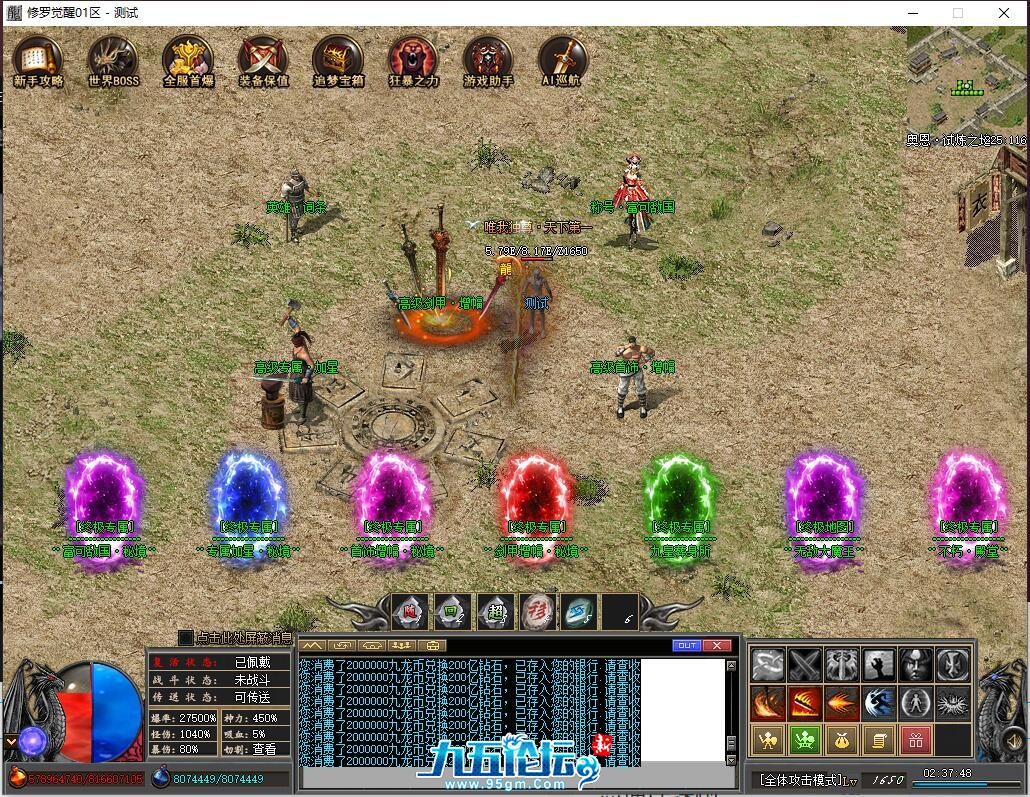Tick the 点击此处屏蔽消息 checkbox
1030x797 pixels.
point(186,637)
